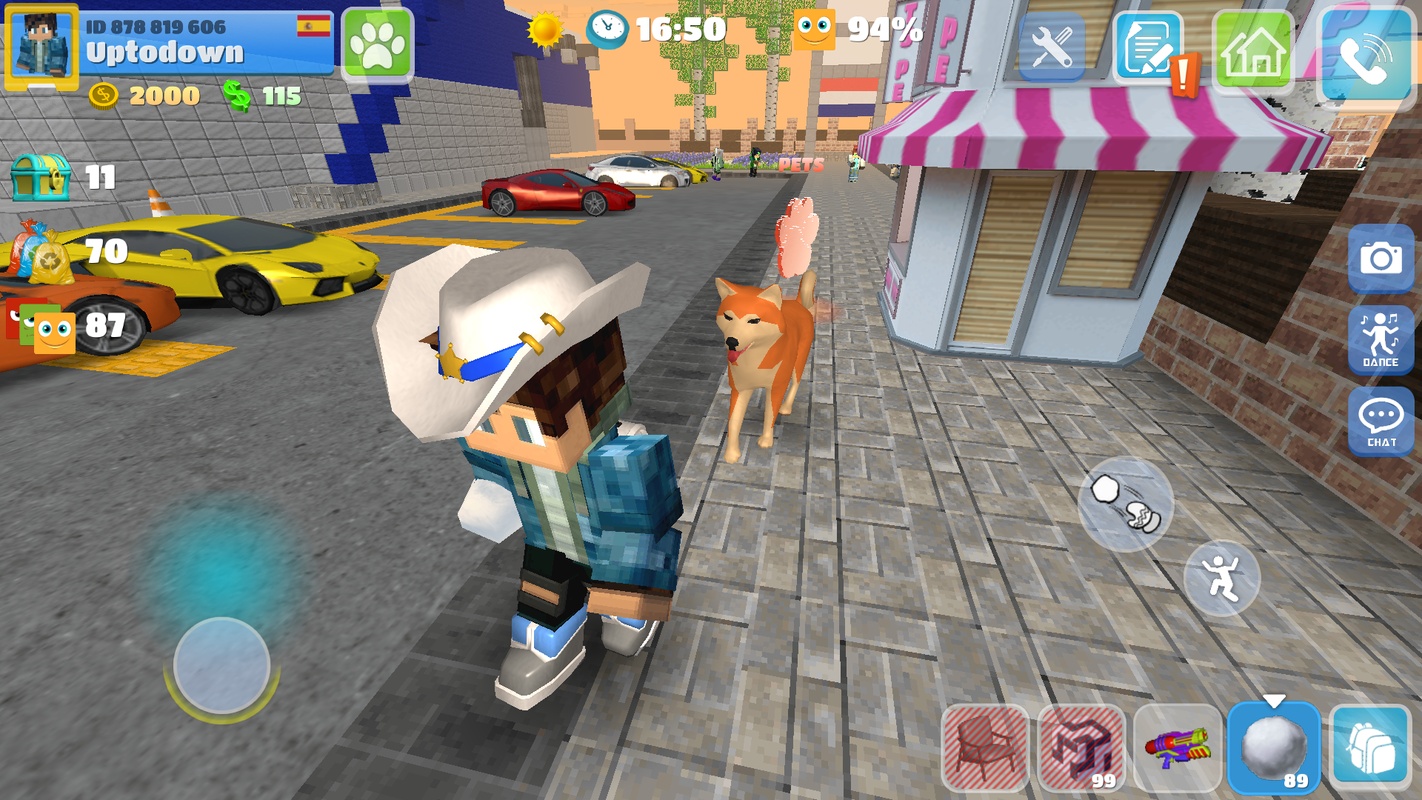Tap the throw snowball action button
The height and width of the screenshot is (800, 1422).
1125,503
